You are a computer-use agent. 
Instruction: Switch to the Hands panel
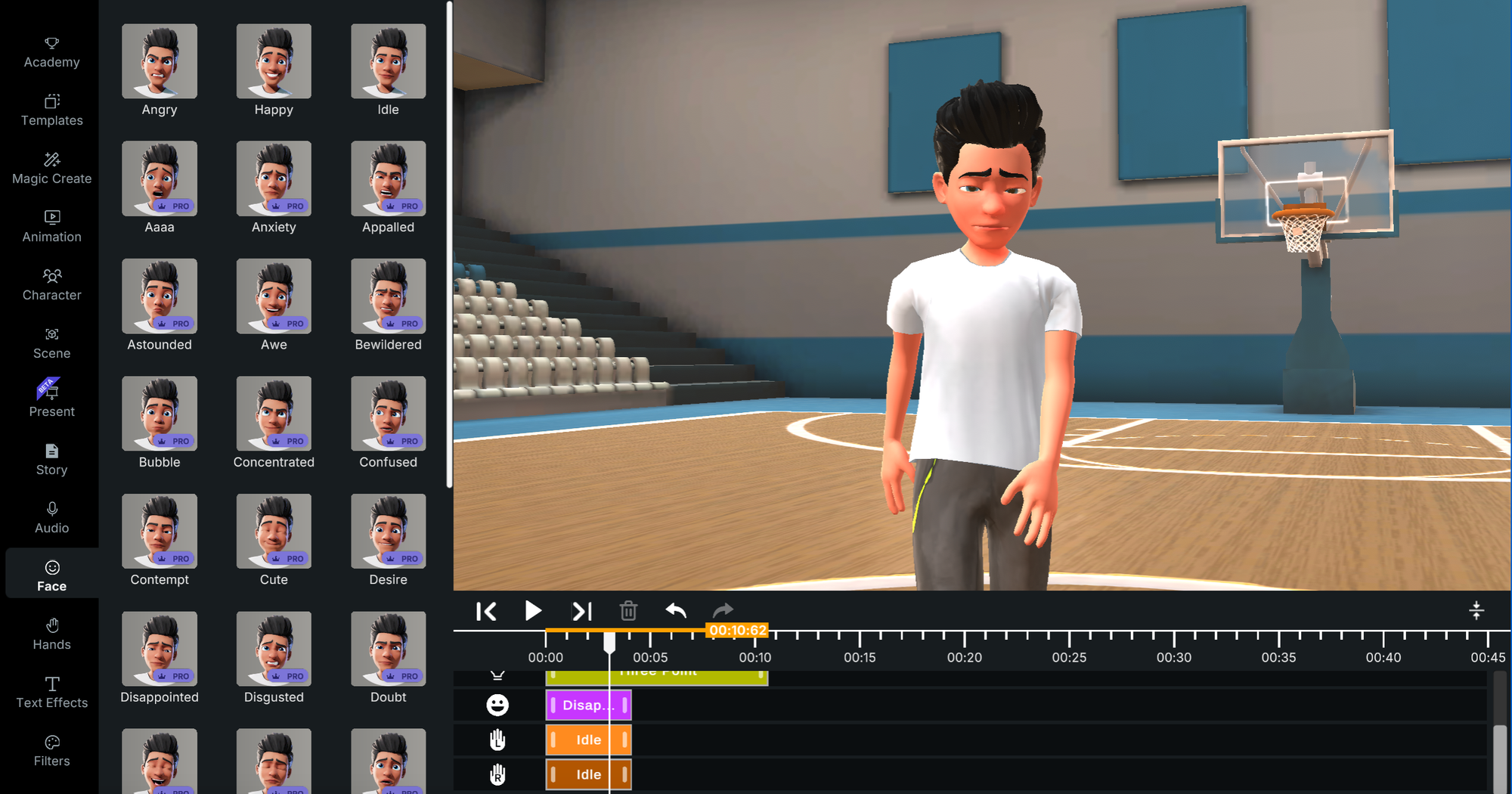[x=51, y=634]
